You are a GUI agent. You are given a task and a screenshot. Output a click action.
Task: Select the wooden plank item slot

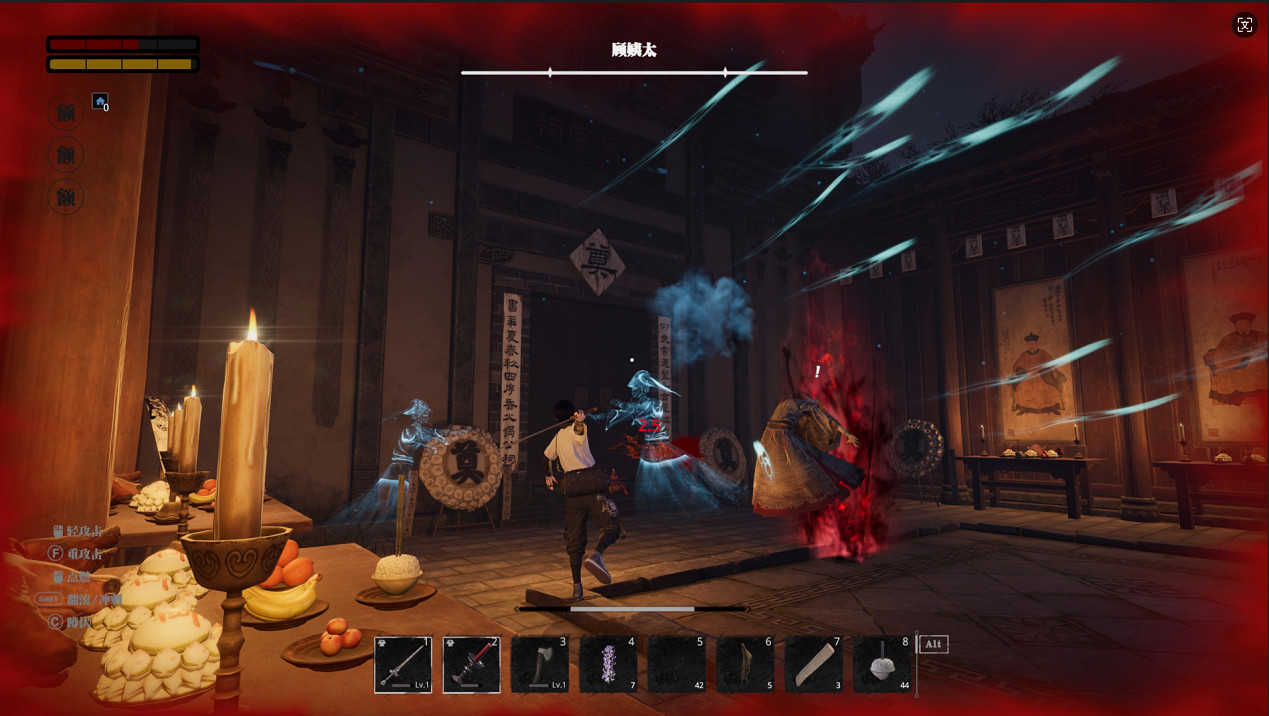(x=813, y=664)
